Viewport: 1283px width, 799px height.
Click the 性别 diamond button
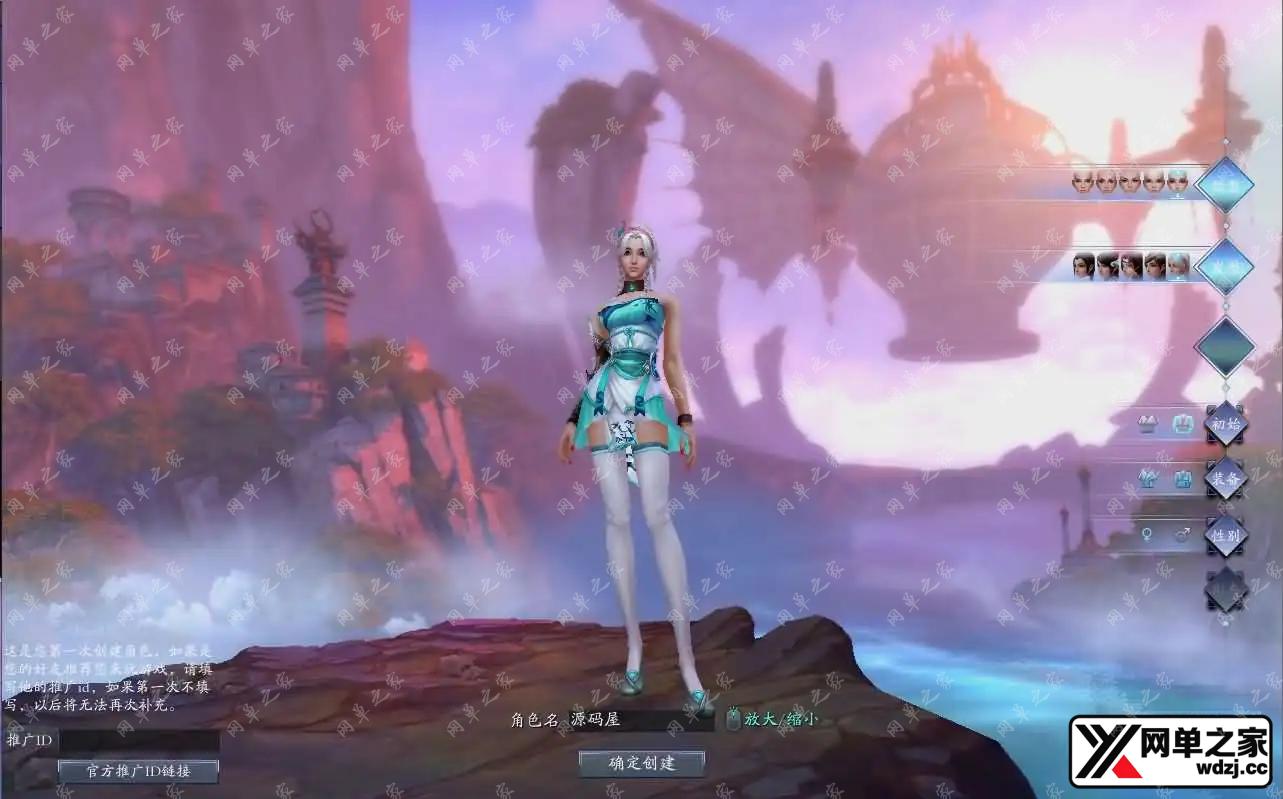[1225, 535]
